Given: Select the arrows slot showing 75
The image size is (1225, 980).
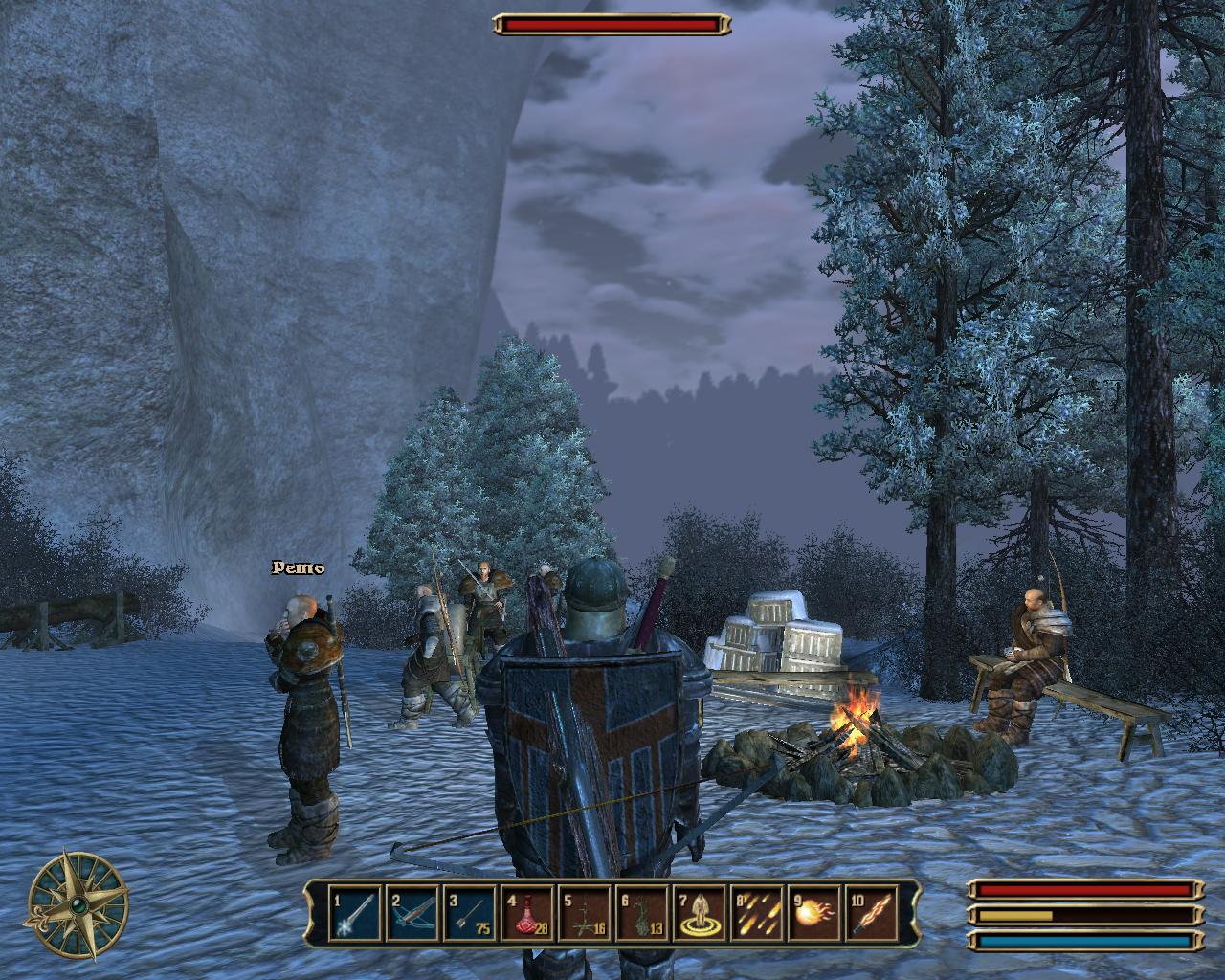Looking at the screenshot, I should (468, 913).
